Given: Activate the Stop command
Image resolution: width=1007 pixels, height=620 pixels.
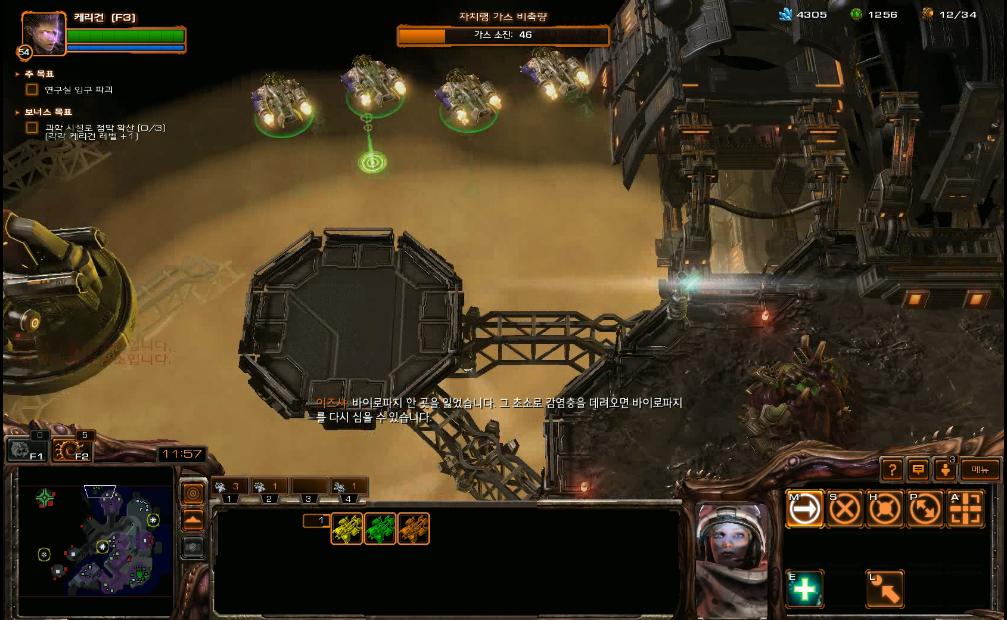Looking at the screenshot, I should [x=845, y=509].
